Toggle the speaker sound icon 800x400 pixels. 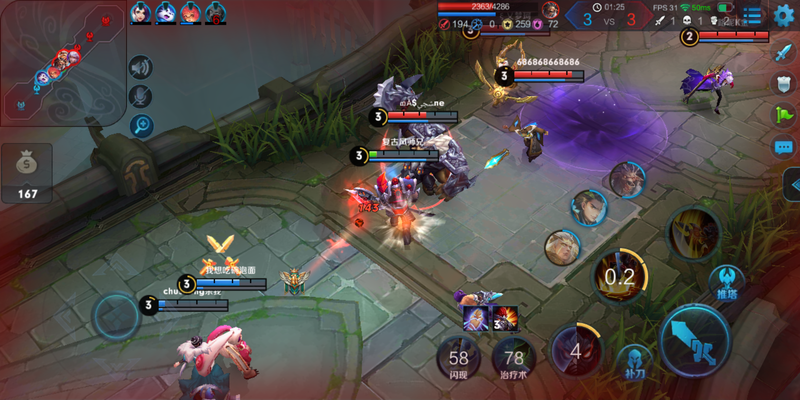[141, 67]
